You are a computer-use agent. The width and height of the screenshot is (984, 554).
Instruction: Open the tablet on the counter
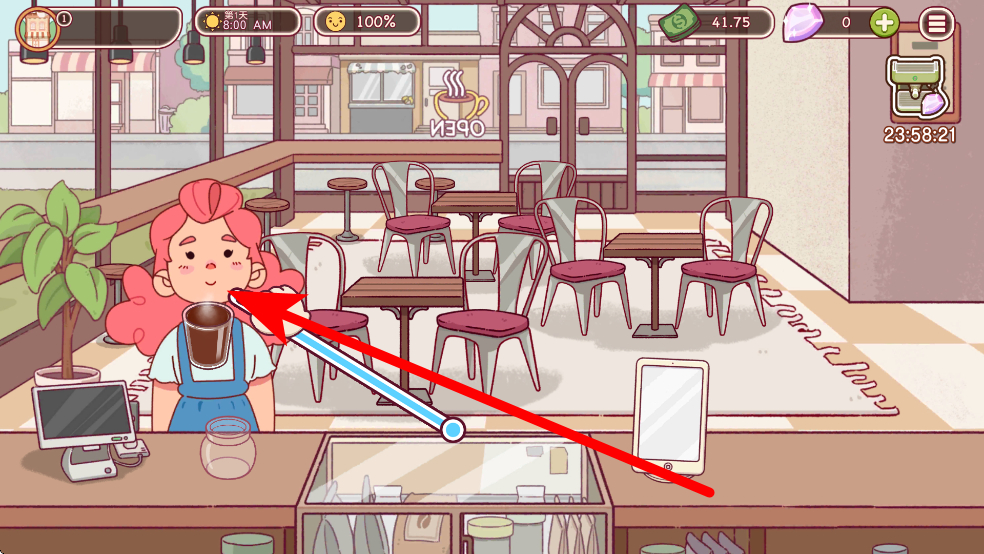pos(670,412)
